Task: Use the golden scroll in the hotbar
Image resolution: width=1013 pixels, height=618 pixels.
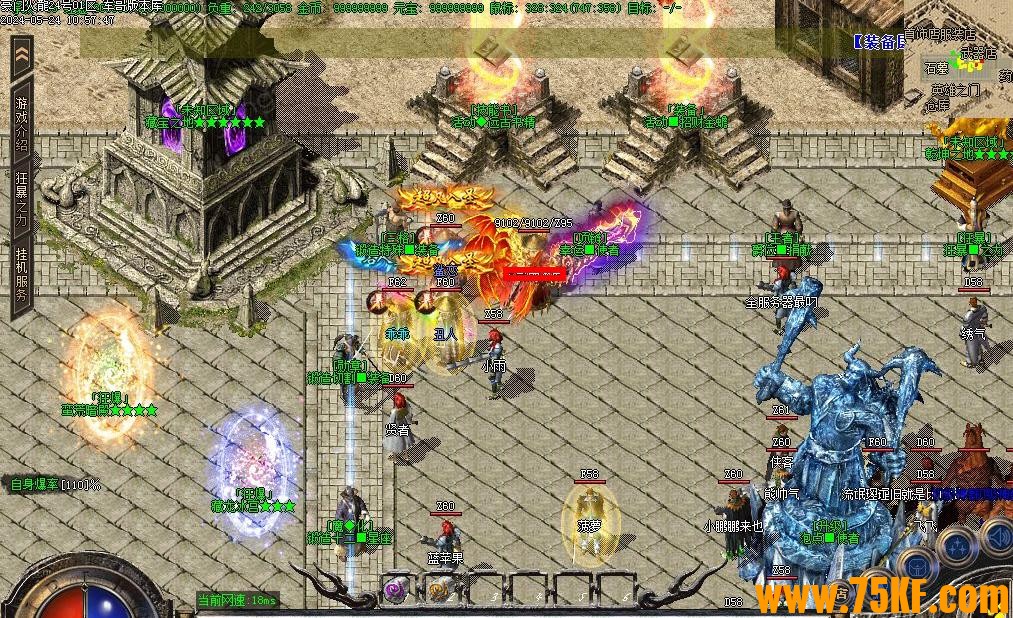Action: click(x=439, y=590)
